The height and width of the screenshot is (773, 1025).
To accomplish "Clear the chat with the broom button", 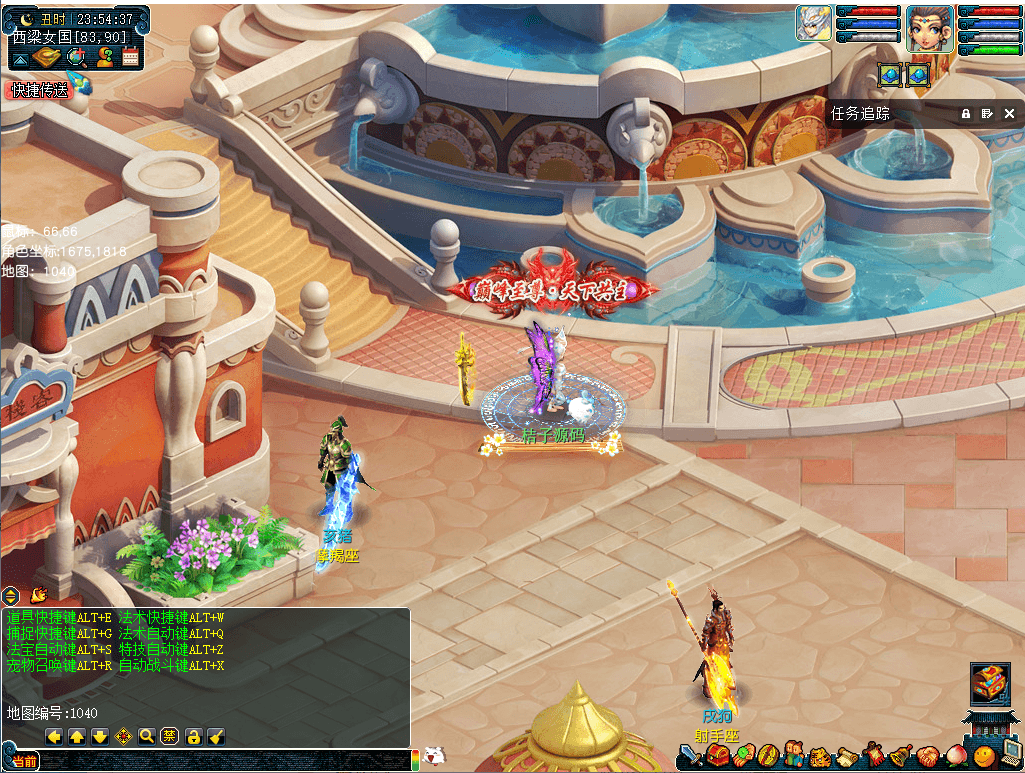I will [216, 737].
